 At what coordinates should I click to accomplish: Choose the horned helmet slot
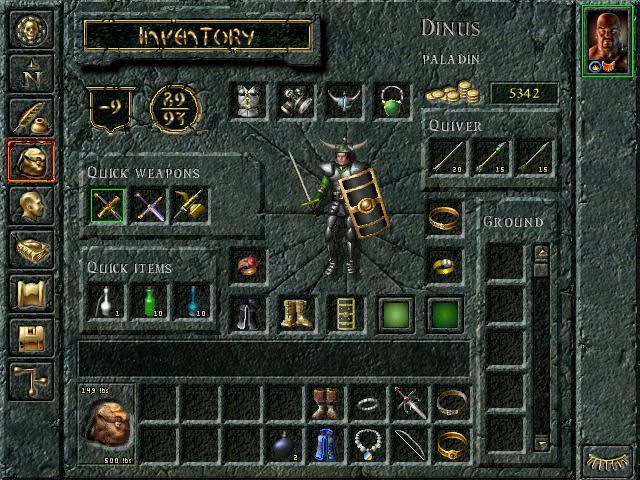344,101
